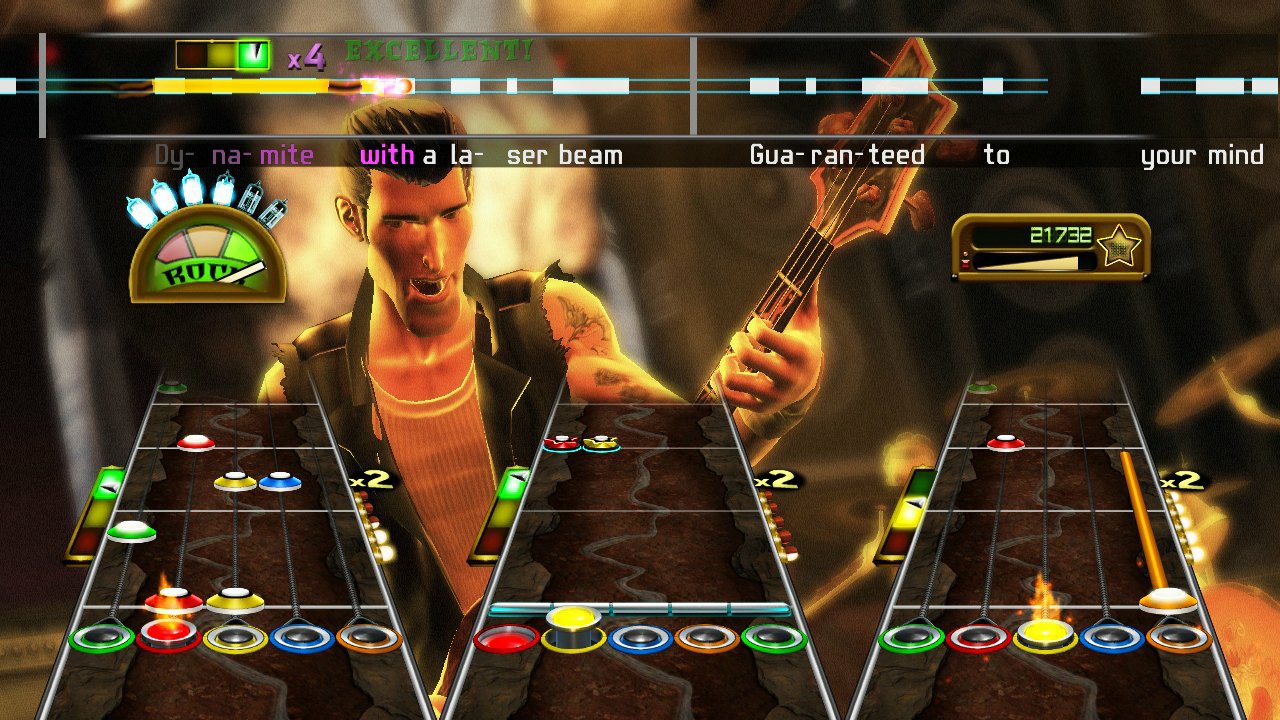Click the red fret ring on the middle highway
1280x720 pixels.
tap(509, 640)
